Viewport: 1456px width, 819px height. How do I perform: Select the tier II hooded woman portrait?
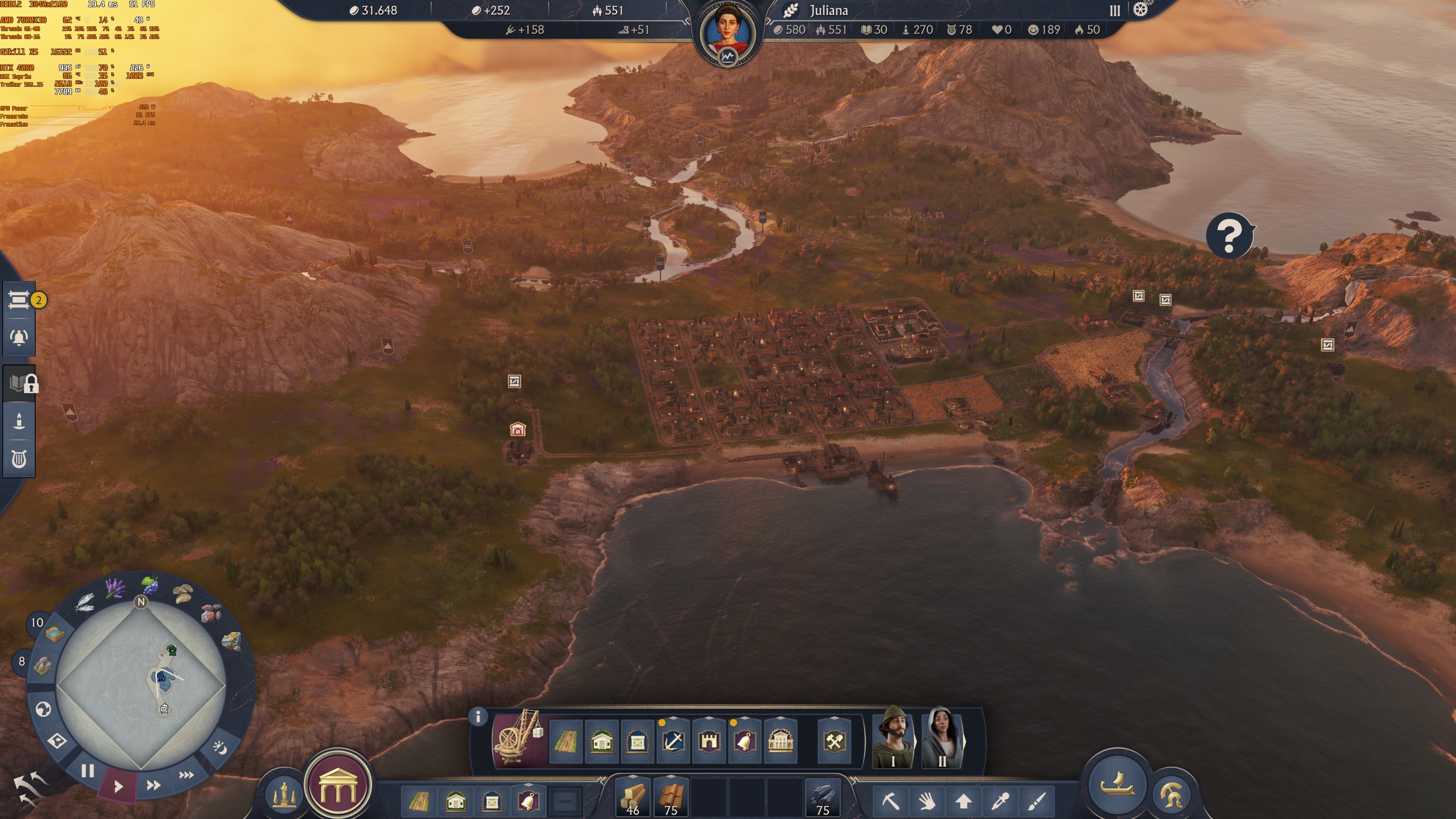941,736
